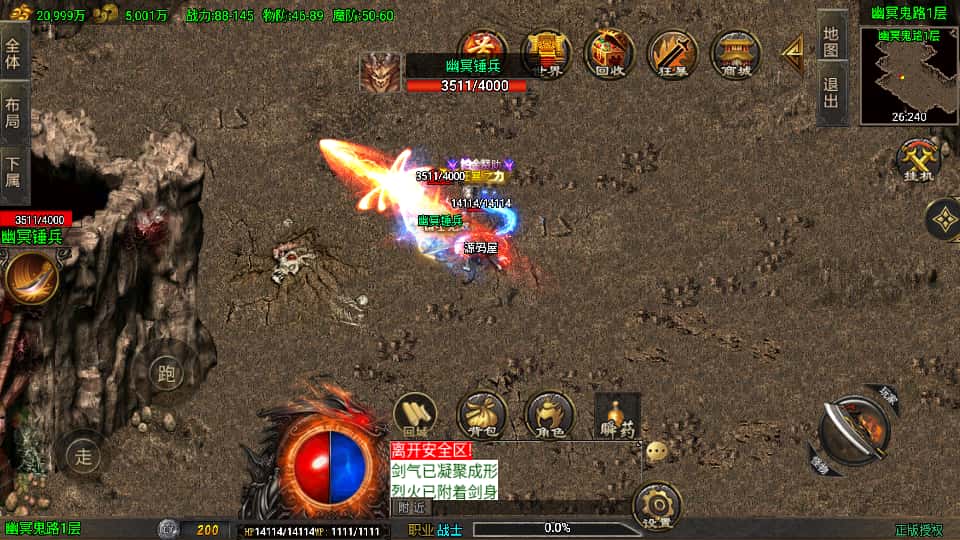The image size is (960, 540).
Task: Use the 瞬药 potion slot
Action: (616, 415)
